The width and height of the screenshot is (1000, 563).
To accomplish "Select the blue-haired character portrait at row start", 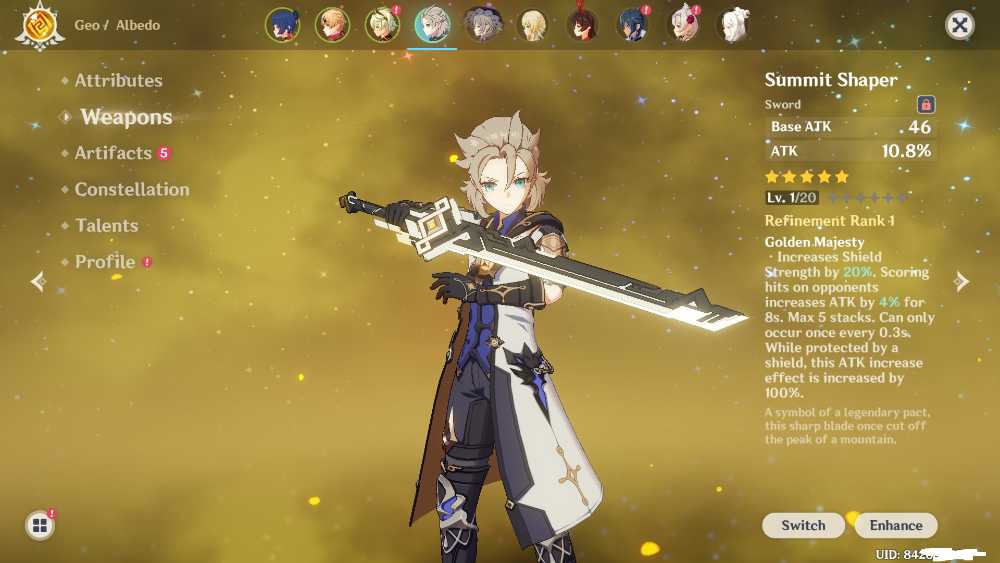I will (283, 25).
